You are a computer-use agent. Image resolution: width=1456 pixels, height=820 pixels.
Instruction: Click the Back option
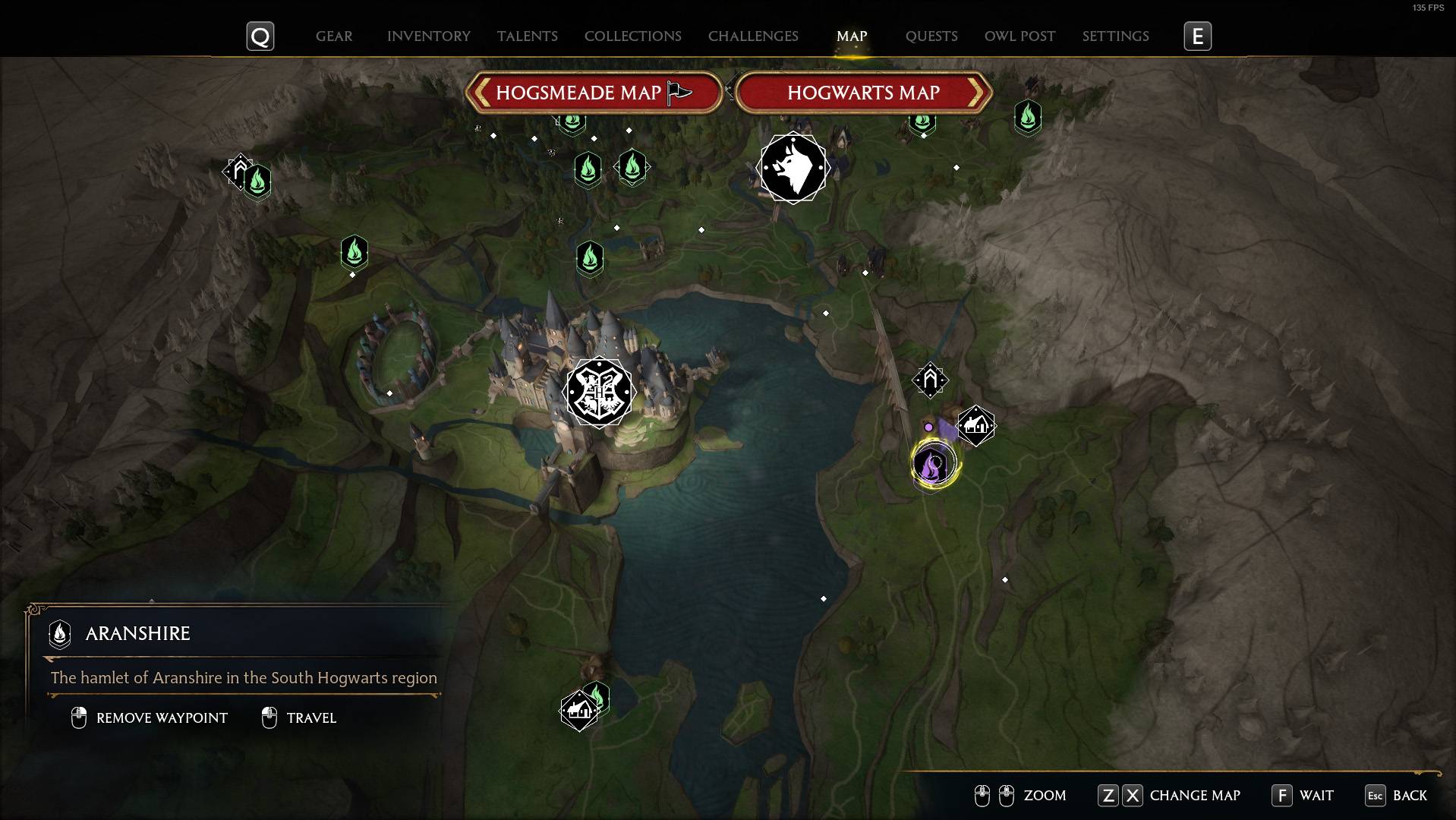(1396, 795)
